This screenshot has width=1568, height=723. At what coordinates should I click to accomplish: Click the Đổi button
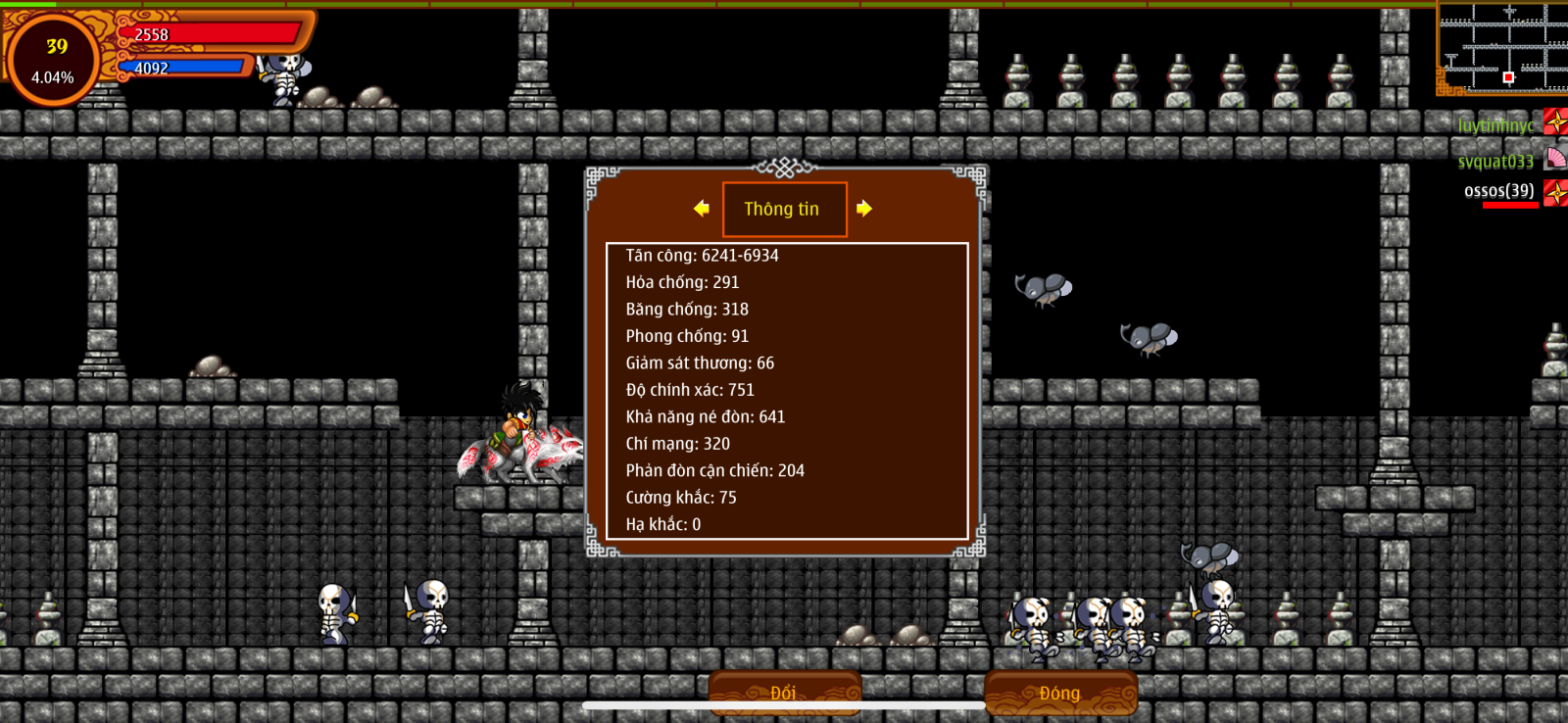(x=784, y=692)
